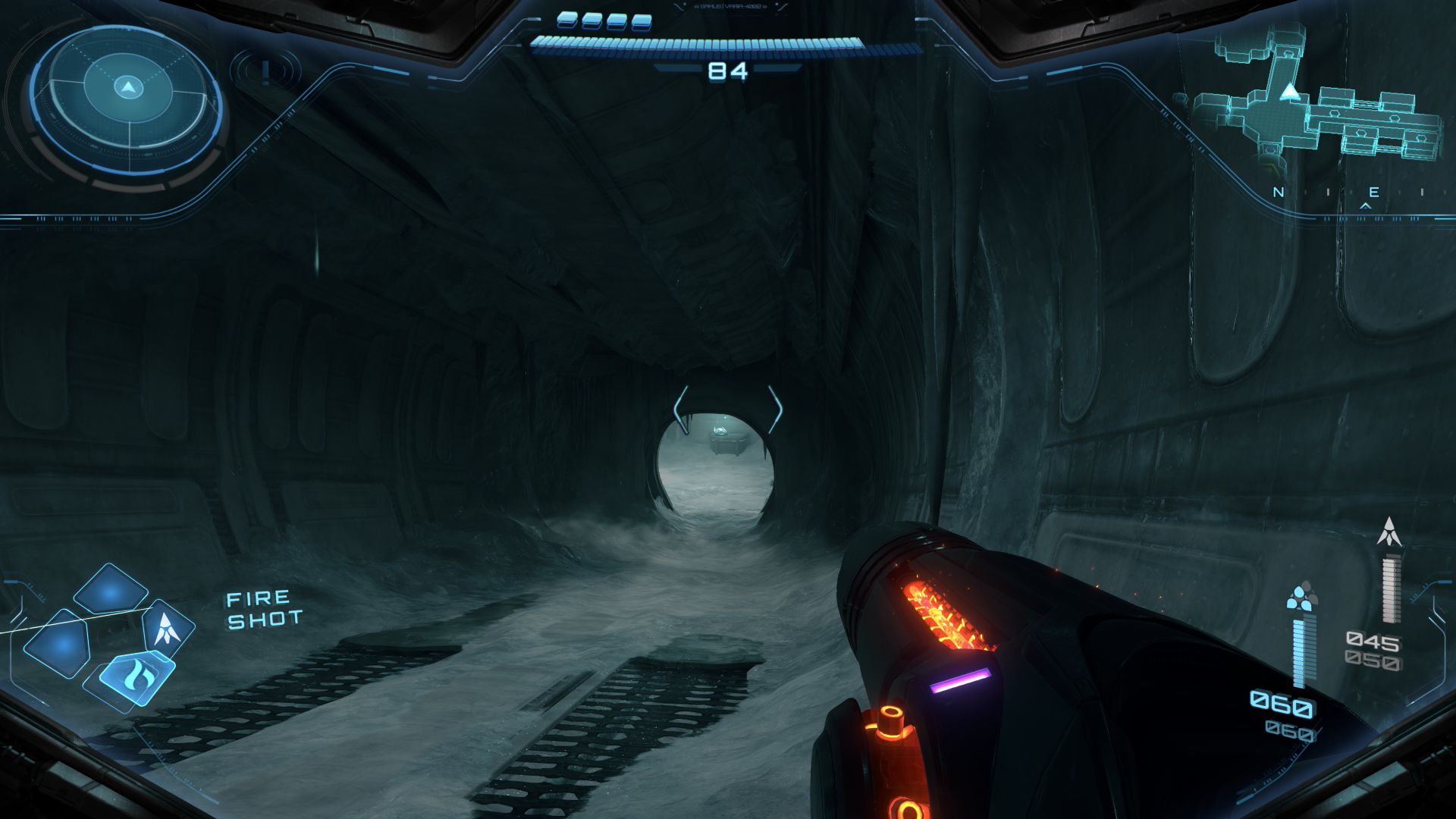Select the missile icon above the ammo gauge
This screenshot has width=1456, height=819.
1389,532
